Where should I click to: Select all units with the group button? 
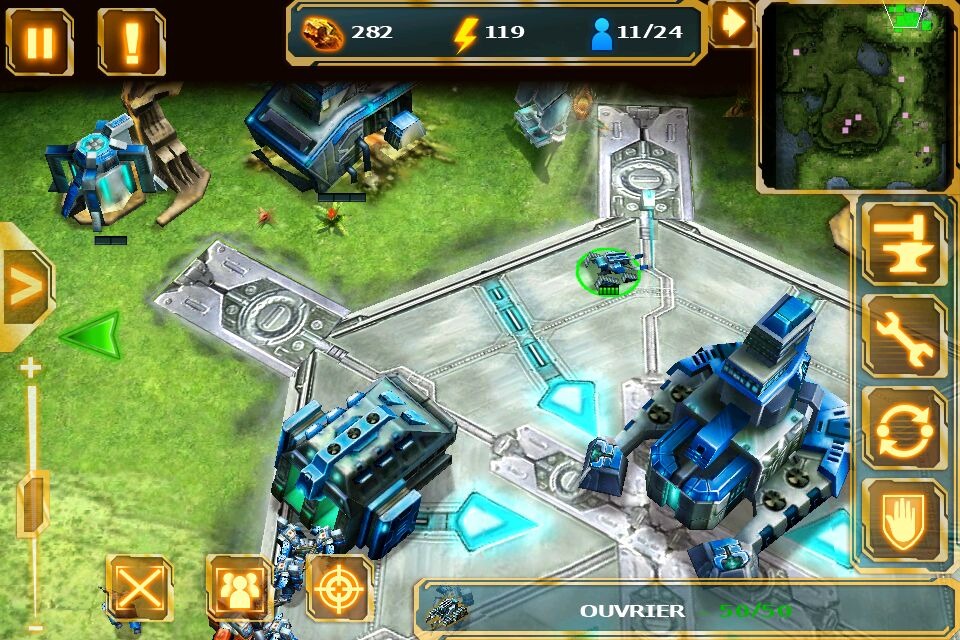point(239,588)
